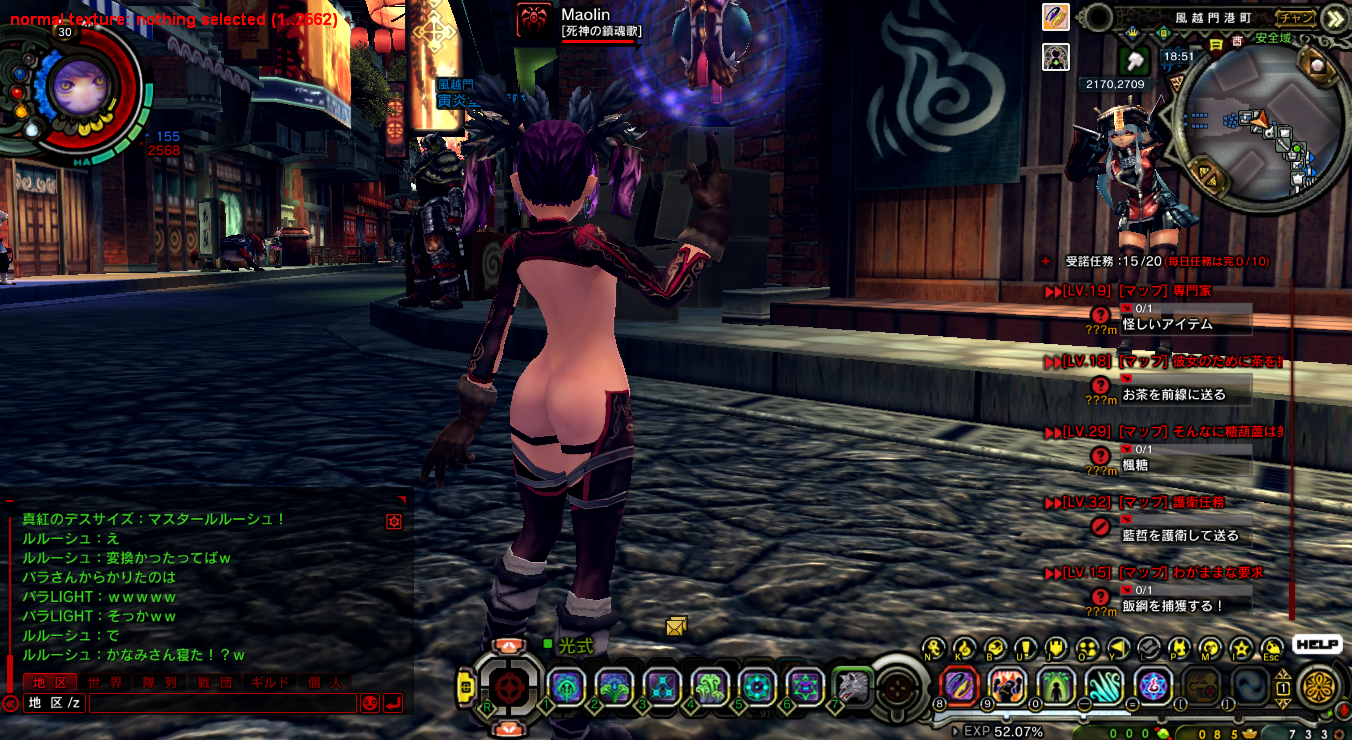Open chat settings gear icon
This screenshot has height=740, width=1352.
click(x=394, y=521)
